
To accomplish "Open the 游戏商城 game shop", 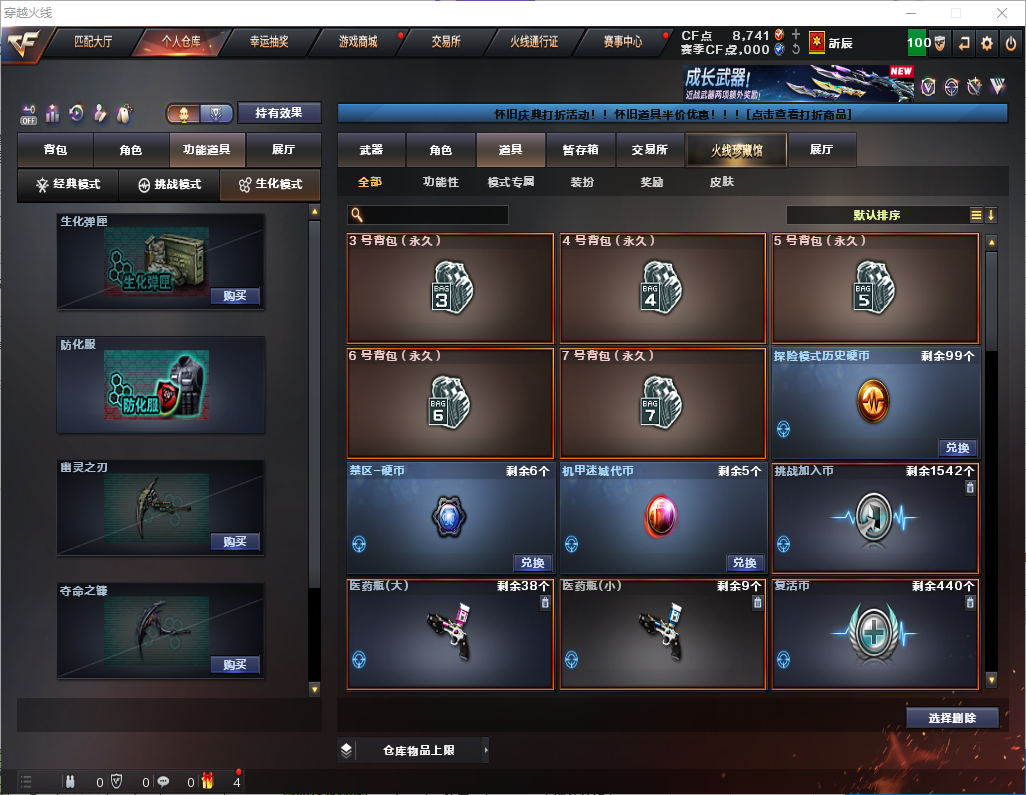I will point(357,42).
